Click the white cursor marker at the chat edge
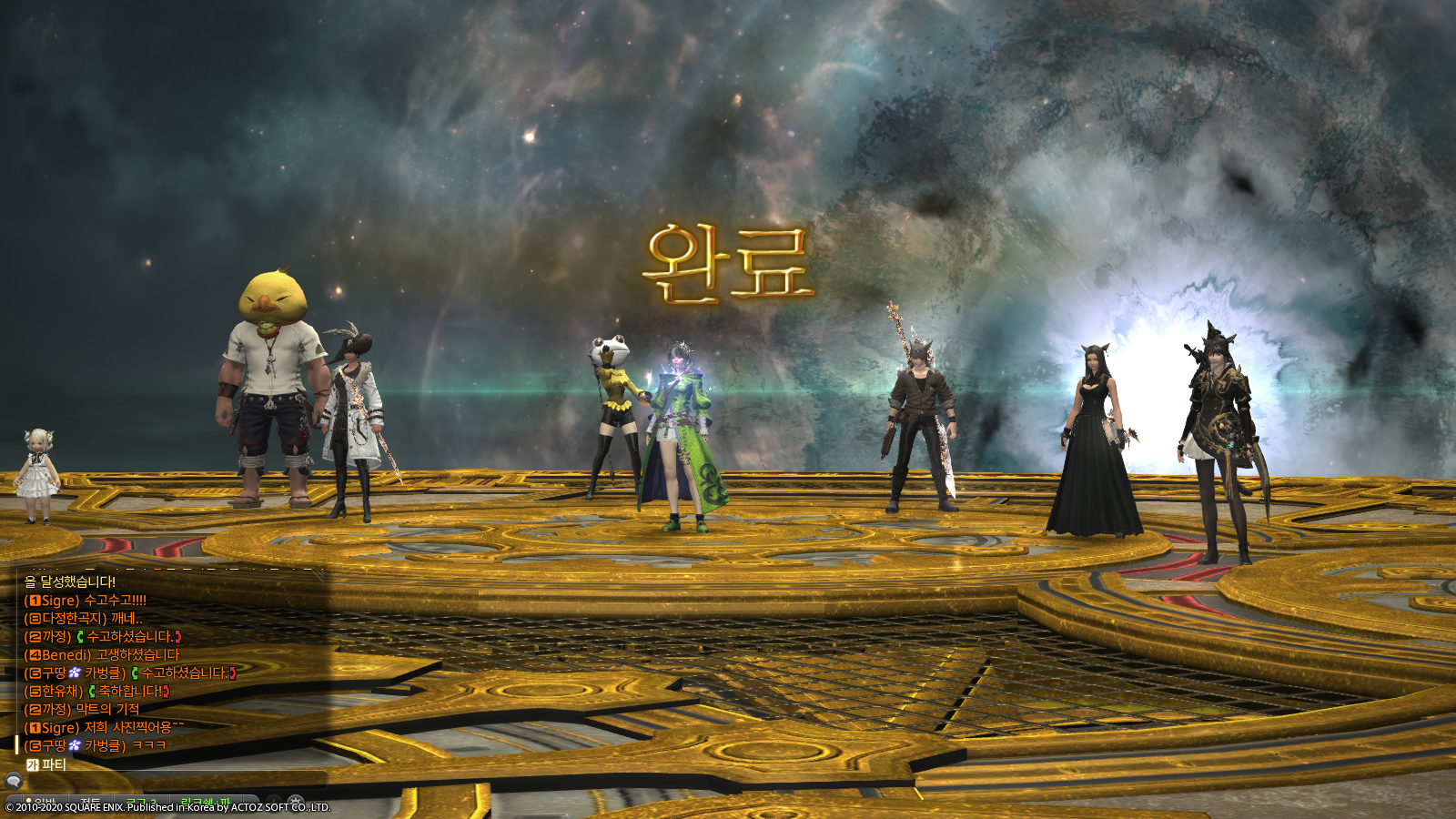The width and height of the screenshot is (1456, 819). 16,743
